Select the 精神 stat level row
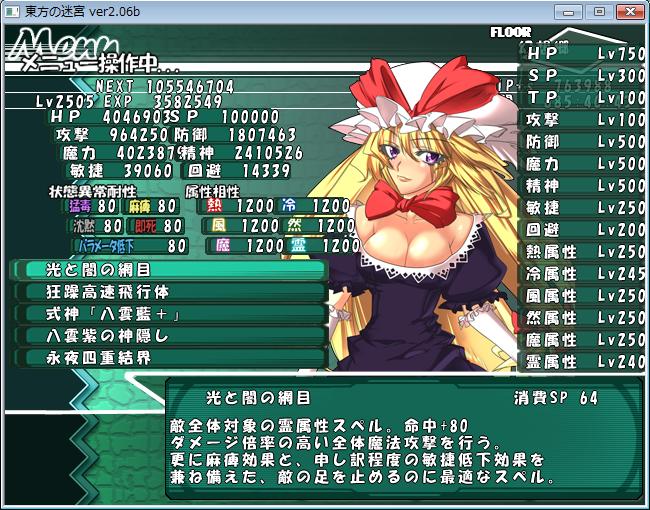Screen dimensions: 650x510 click(584, 186)
